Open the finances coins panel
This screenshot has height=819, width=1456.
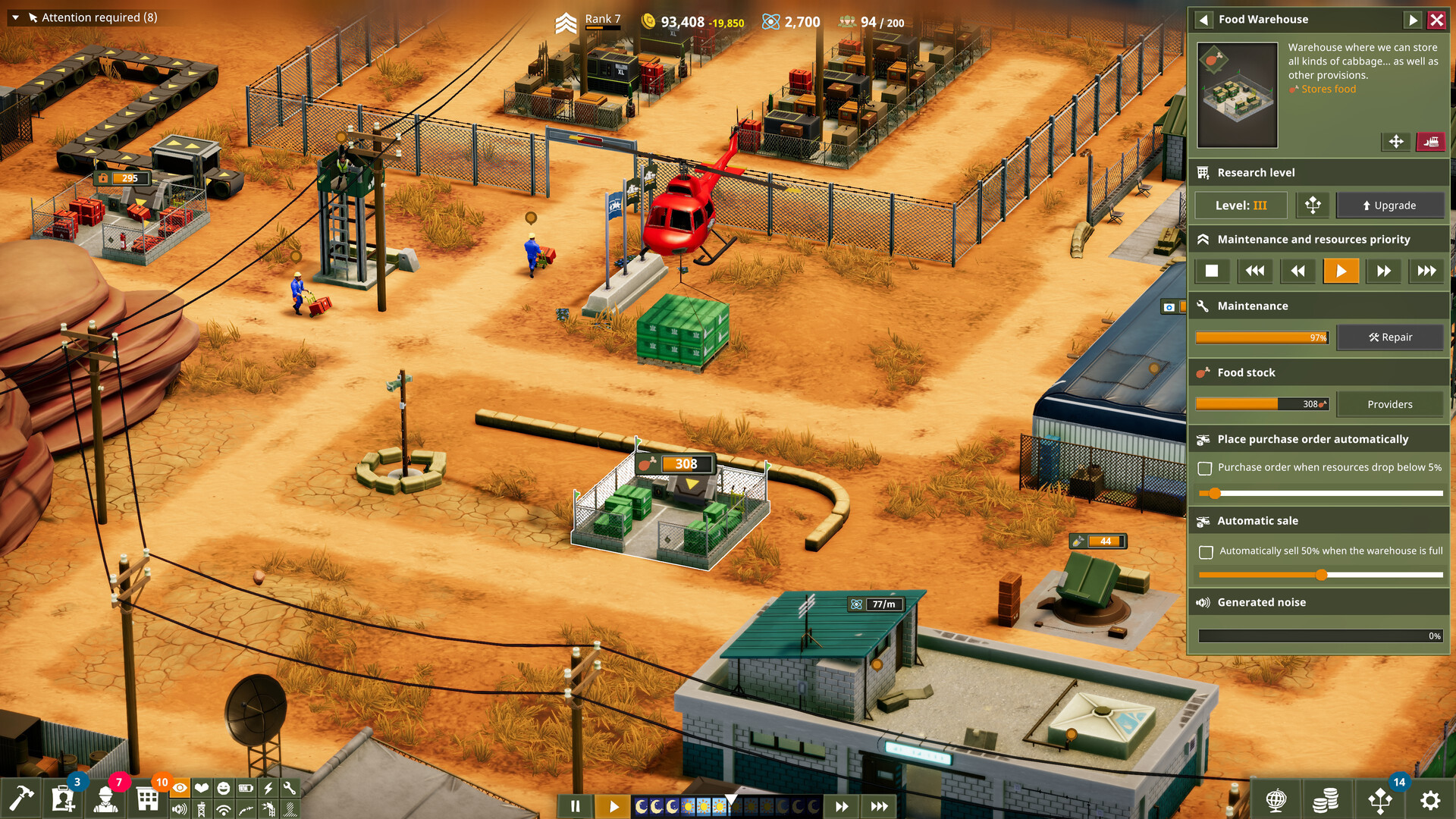pyautogui.click(x=1326, y=800)
